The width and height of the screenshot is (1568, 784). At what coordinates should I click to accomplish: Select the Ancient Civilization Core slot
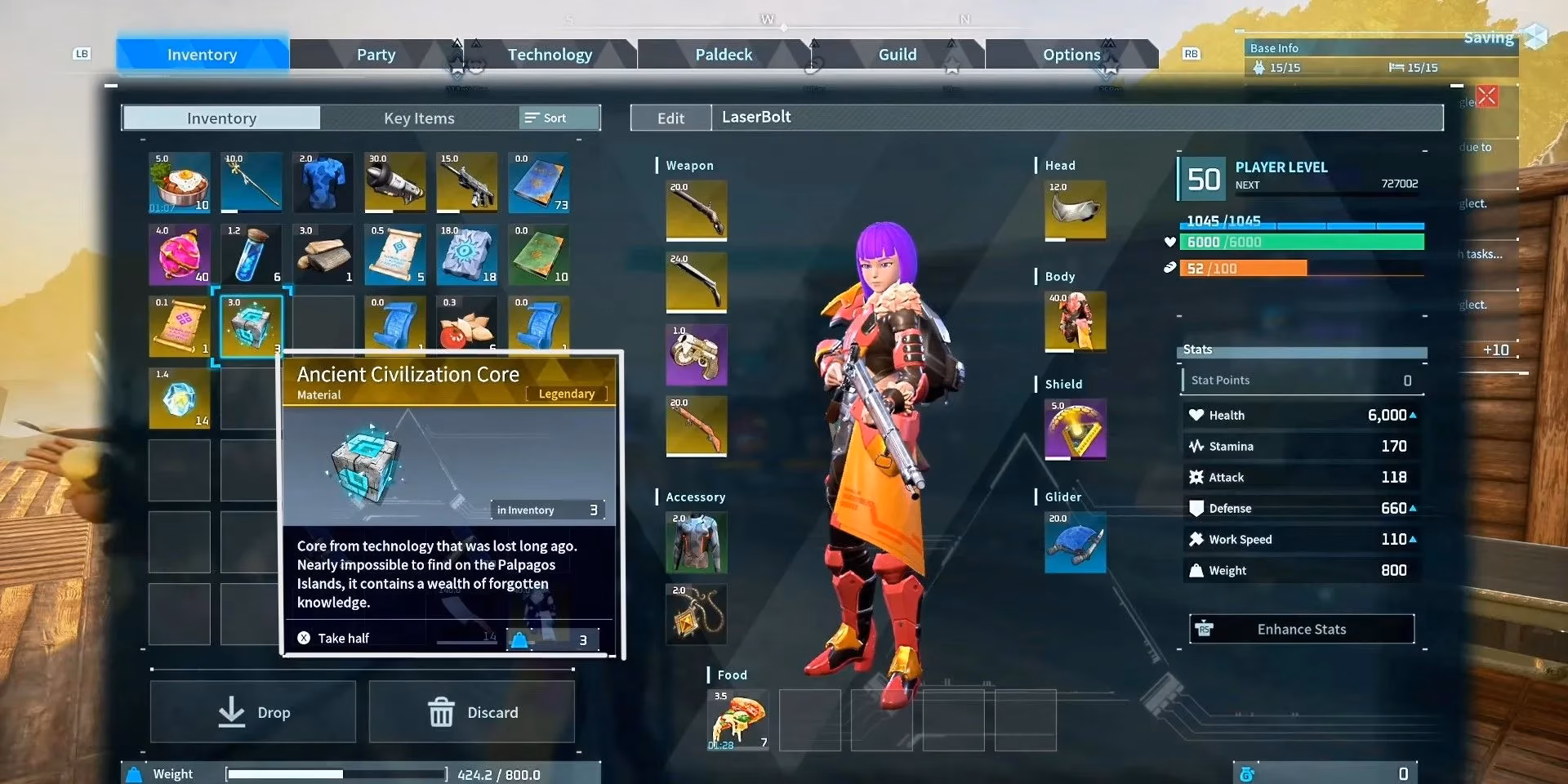pos(251,327)
